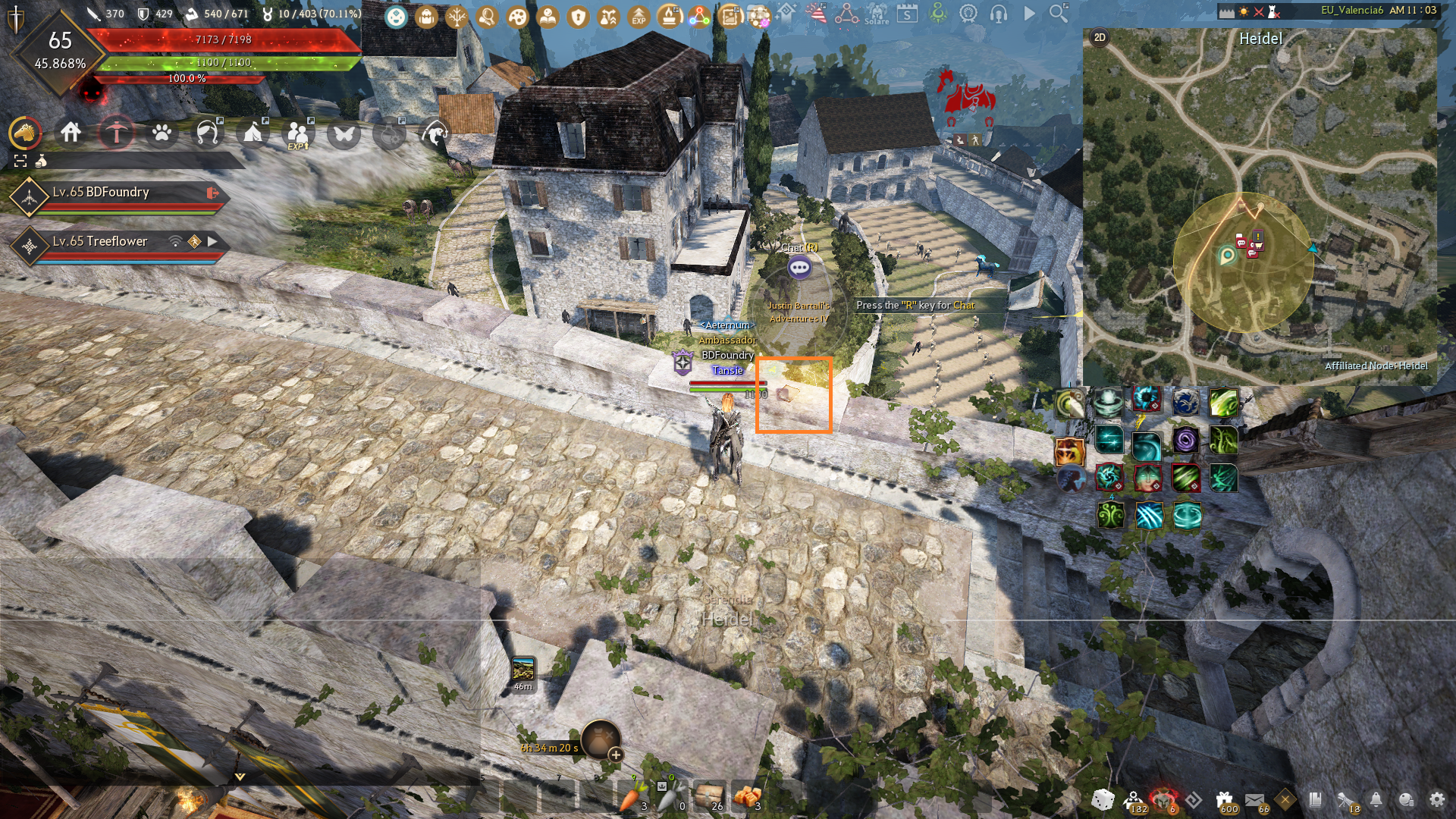Open the magnifying glass search icon
1456x819 pixels.
(1059, 13)
